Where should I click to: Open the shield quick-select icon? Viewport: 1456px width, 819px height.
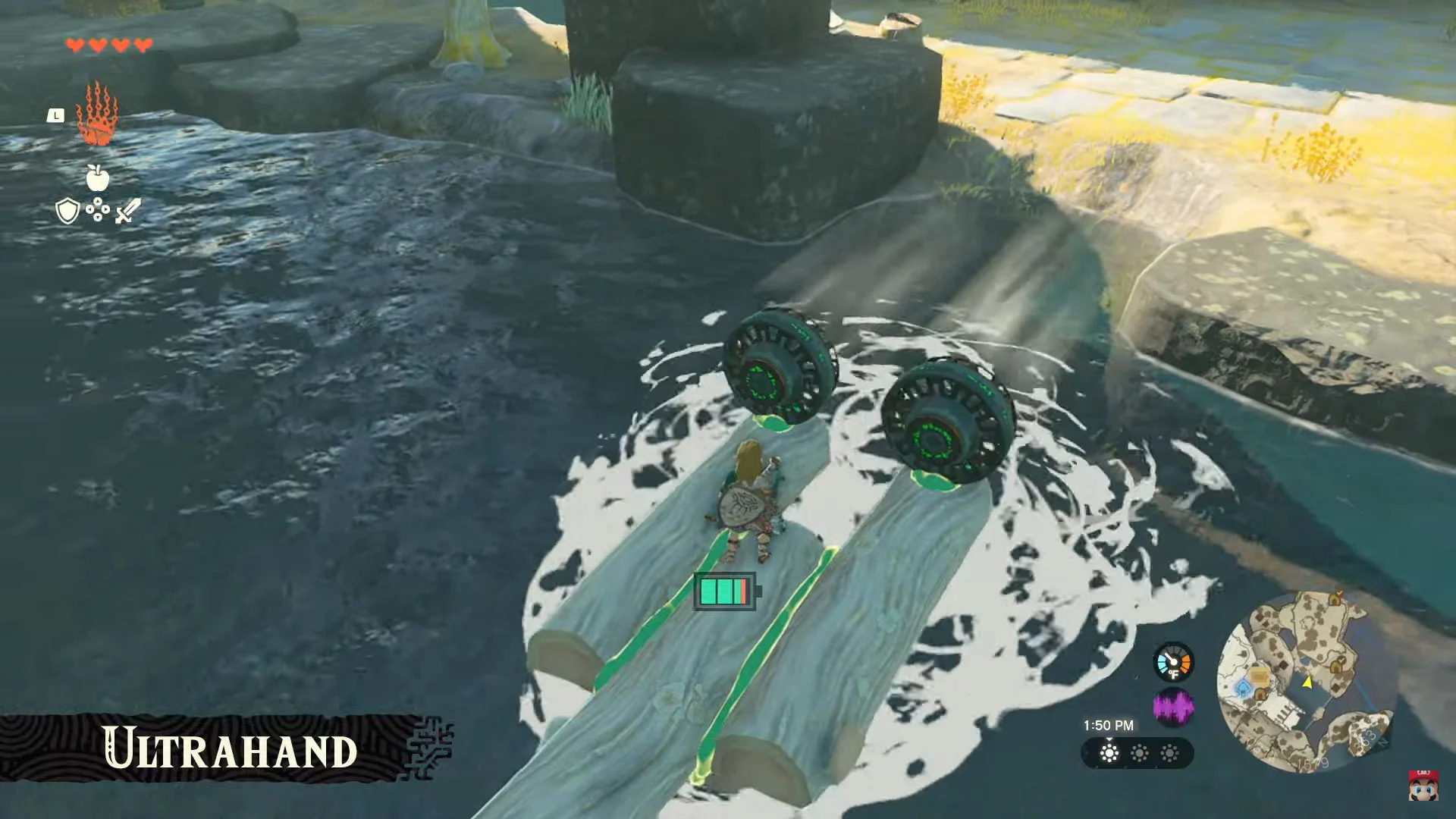[67, 211]
